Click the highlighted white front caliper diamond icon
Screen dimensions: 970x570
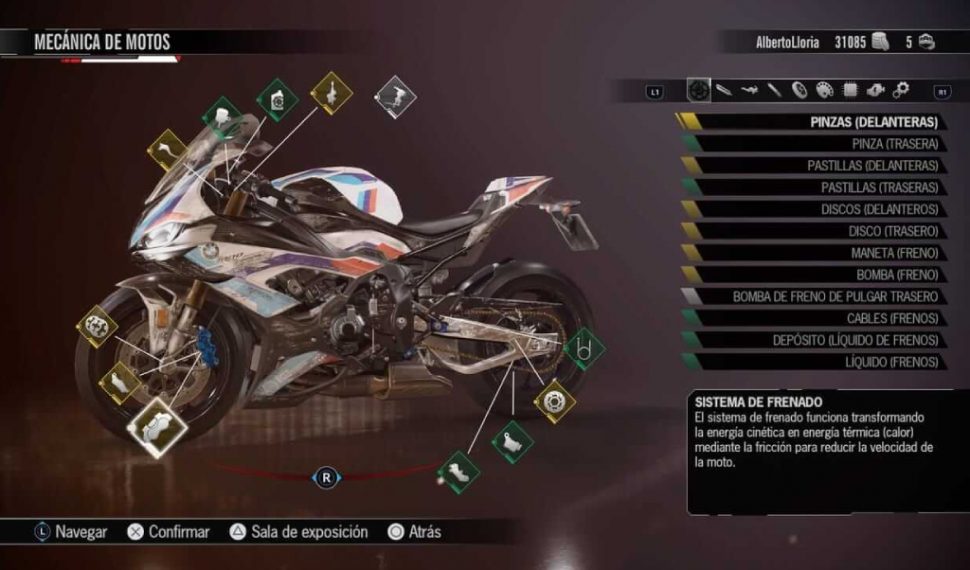click(156, 427)
